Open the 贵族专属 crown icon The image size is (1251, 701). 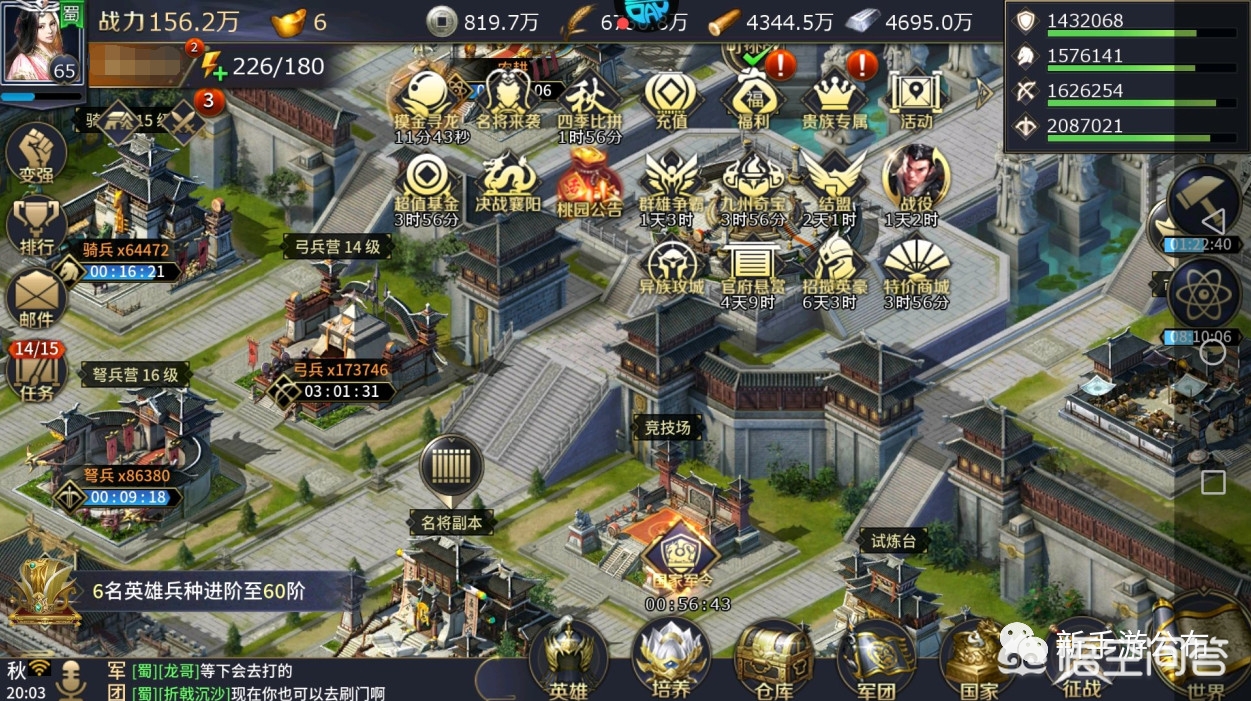(x=834, y=98)
